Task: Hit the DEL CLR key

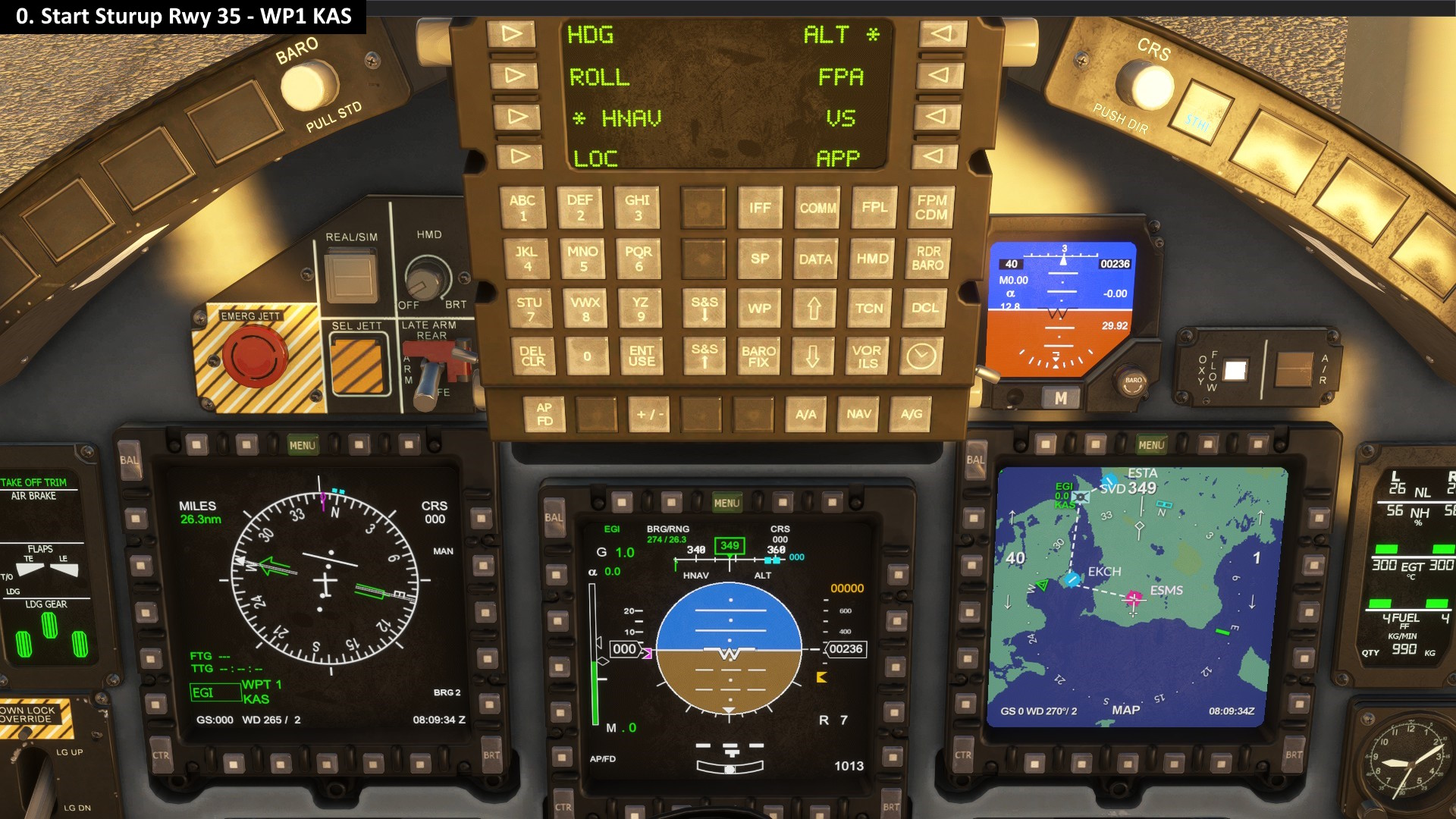Action: pyautogui.click(x=532, y=356)
